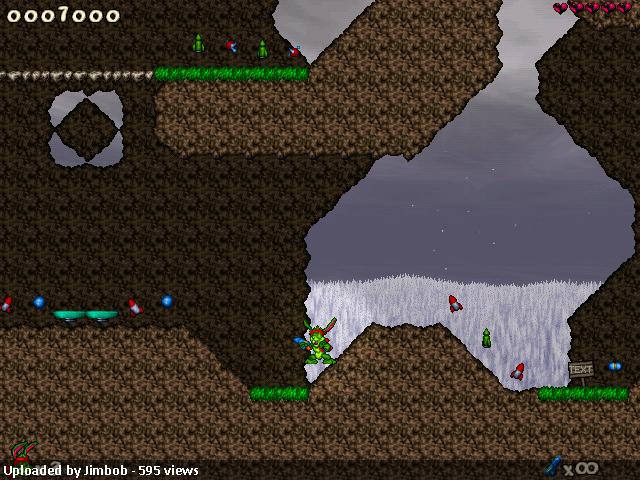The height and width of the screenshot is (480, 640).
Task: Click the rabbit head lives icon
Action: (x=23, y=452)
